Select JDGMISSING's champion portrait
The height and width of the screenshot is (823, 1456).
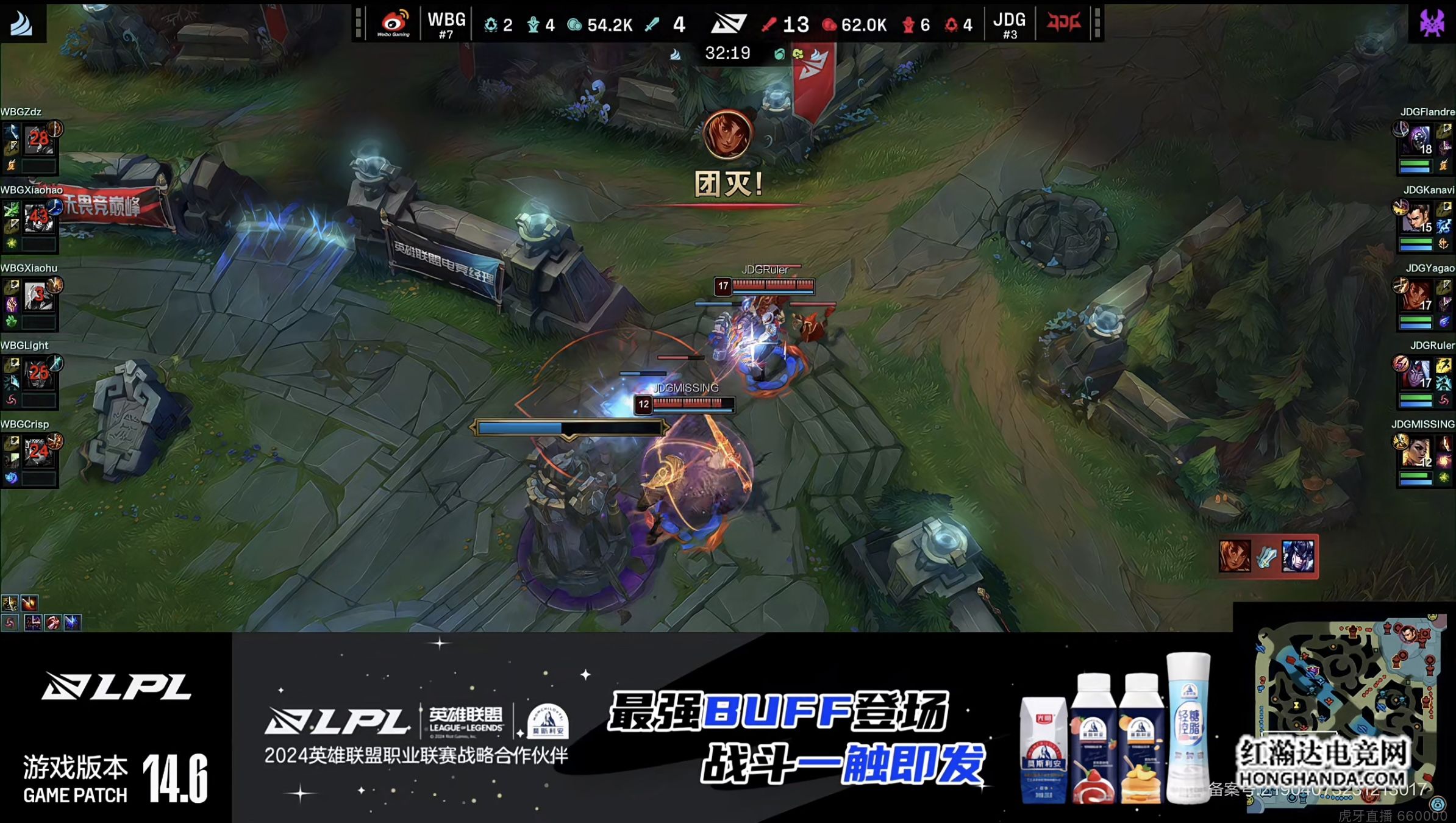pyautogui.click(x=1418, y=452)
